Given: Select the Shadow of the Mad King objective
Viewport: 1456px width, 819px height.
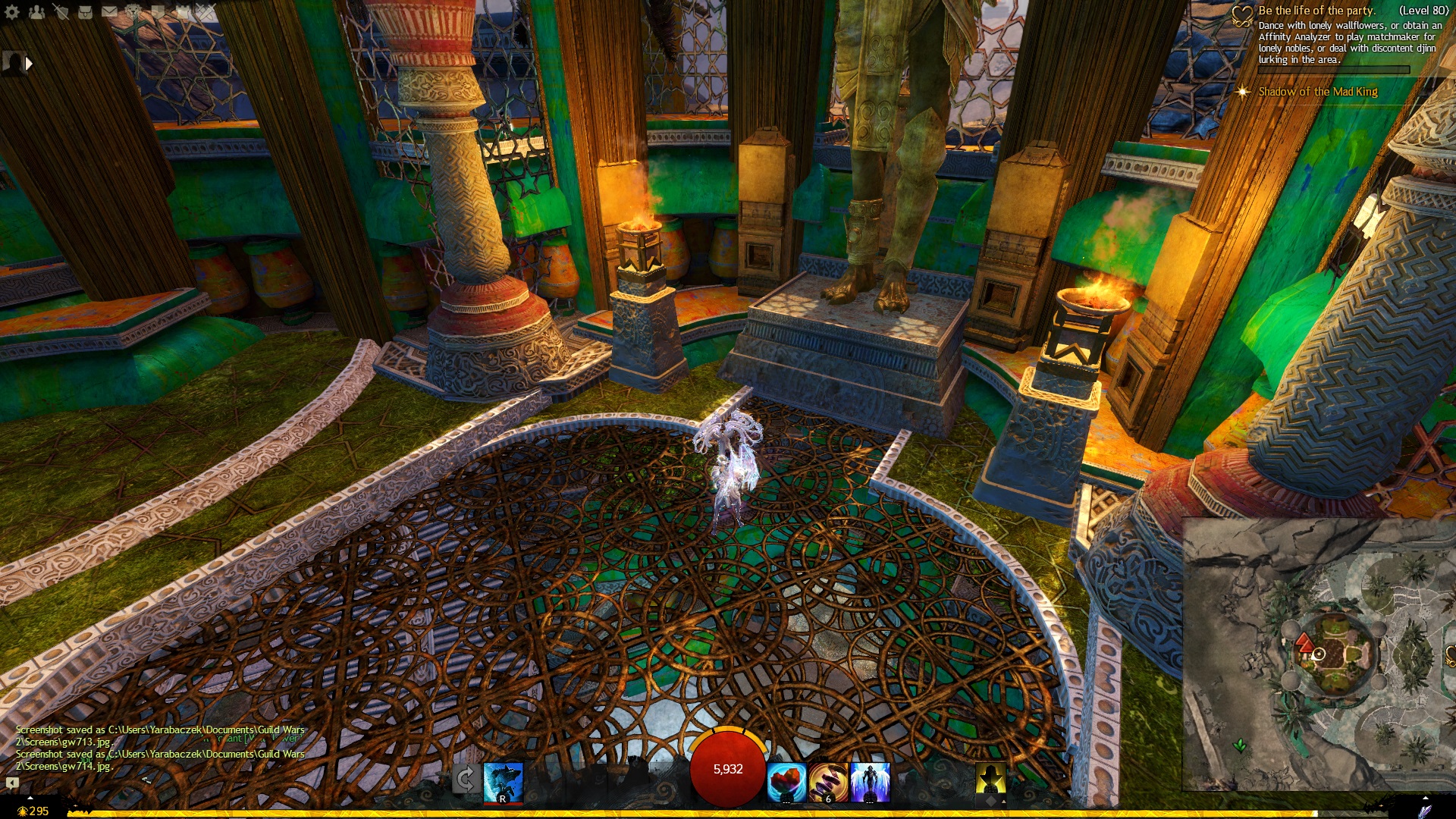Looking at the screenshot, I should point(1317,92).
